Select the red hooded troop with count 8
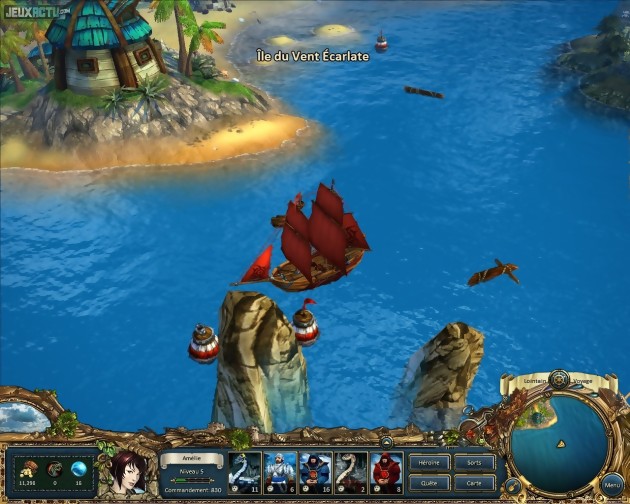Viewport: 630px width, 504px height. tap(386, 472)
